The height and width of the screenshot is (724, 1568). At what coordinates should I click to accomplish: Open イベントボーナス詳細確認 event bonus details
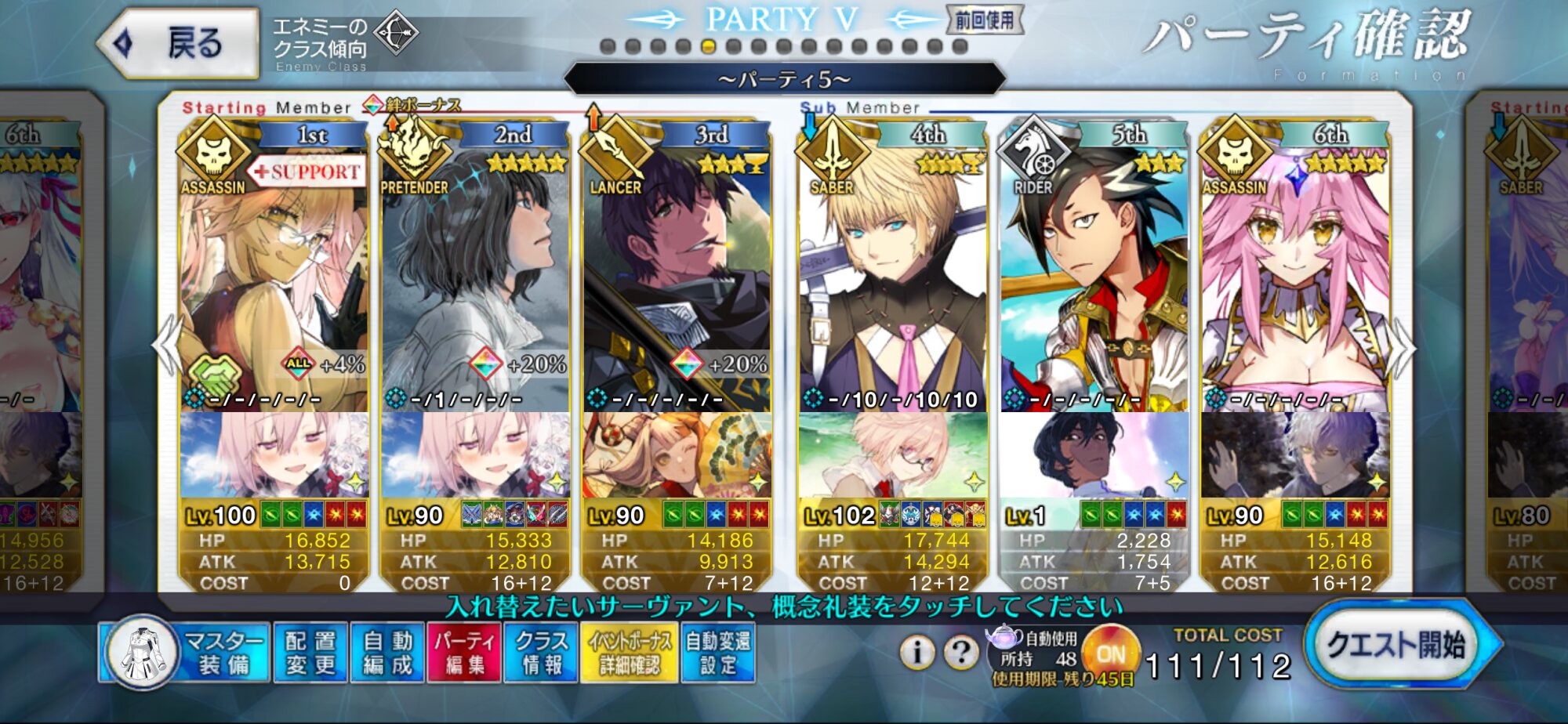pos(630,653)
